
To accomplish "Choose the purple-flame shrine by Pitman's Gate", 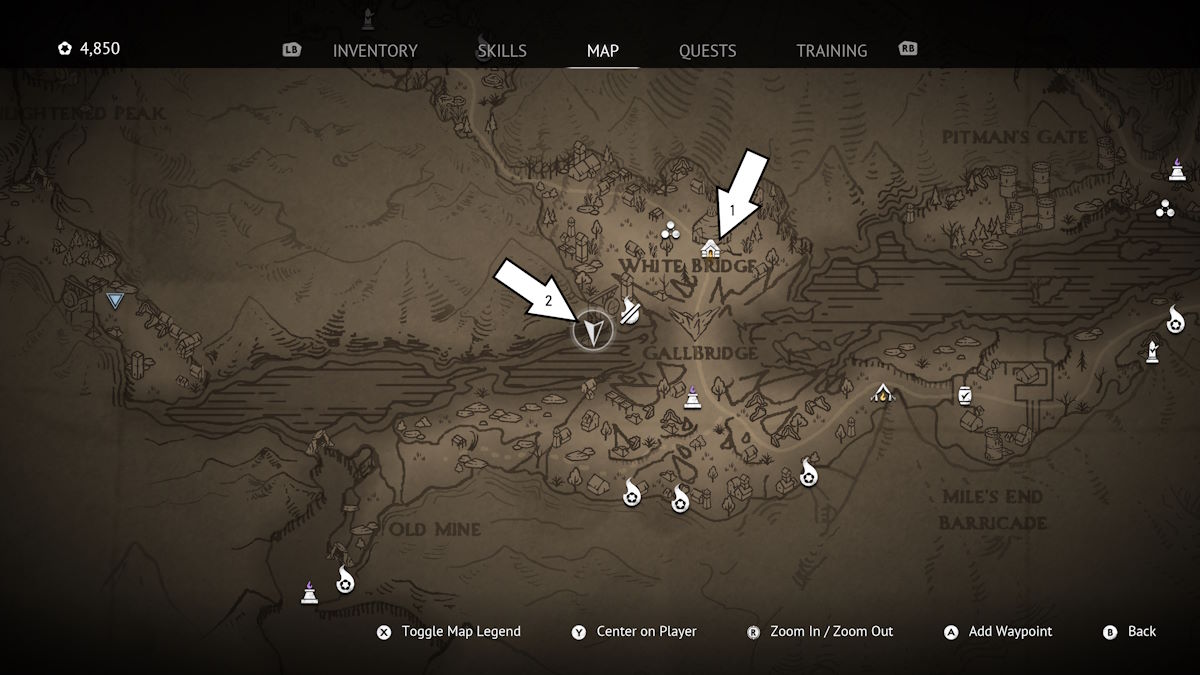I will coord(1177,170).
